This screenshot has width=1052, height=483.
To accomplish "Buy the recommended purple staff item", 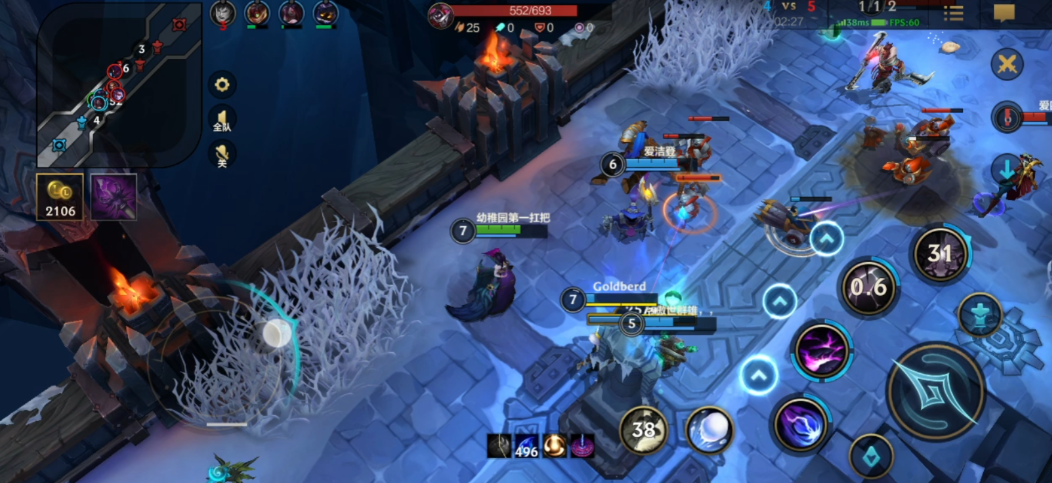I will (114, 196).
